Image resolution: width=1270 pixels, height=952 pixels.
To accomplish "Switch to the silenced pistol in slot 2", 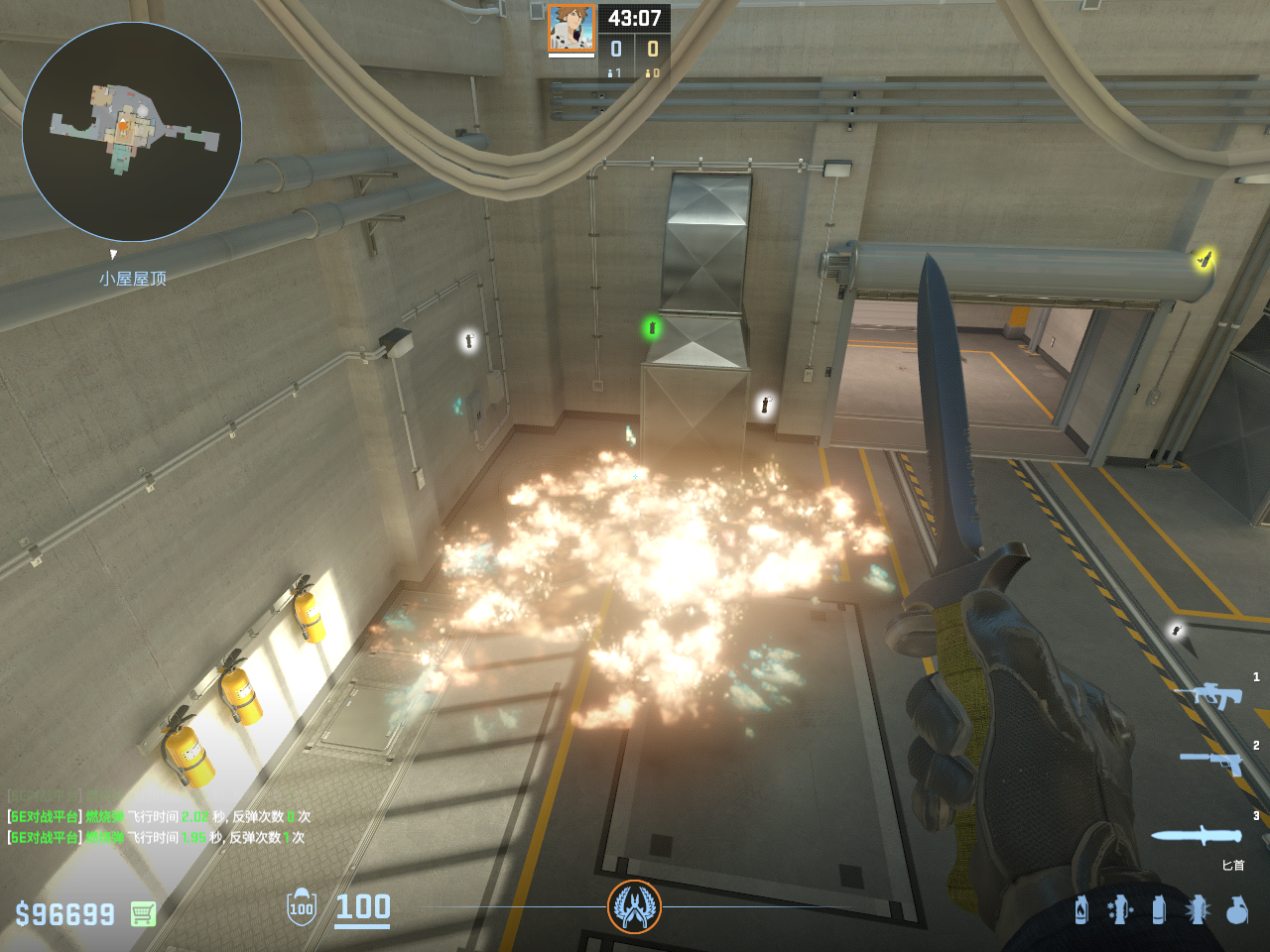I will (x=1211, y=762).
